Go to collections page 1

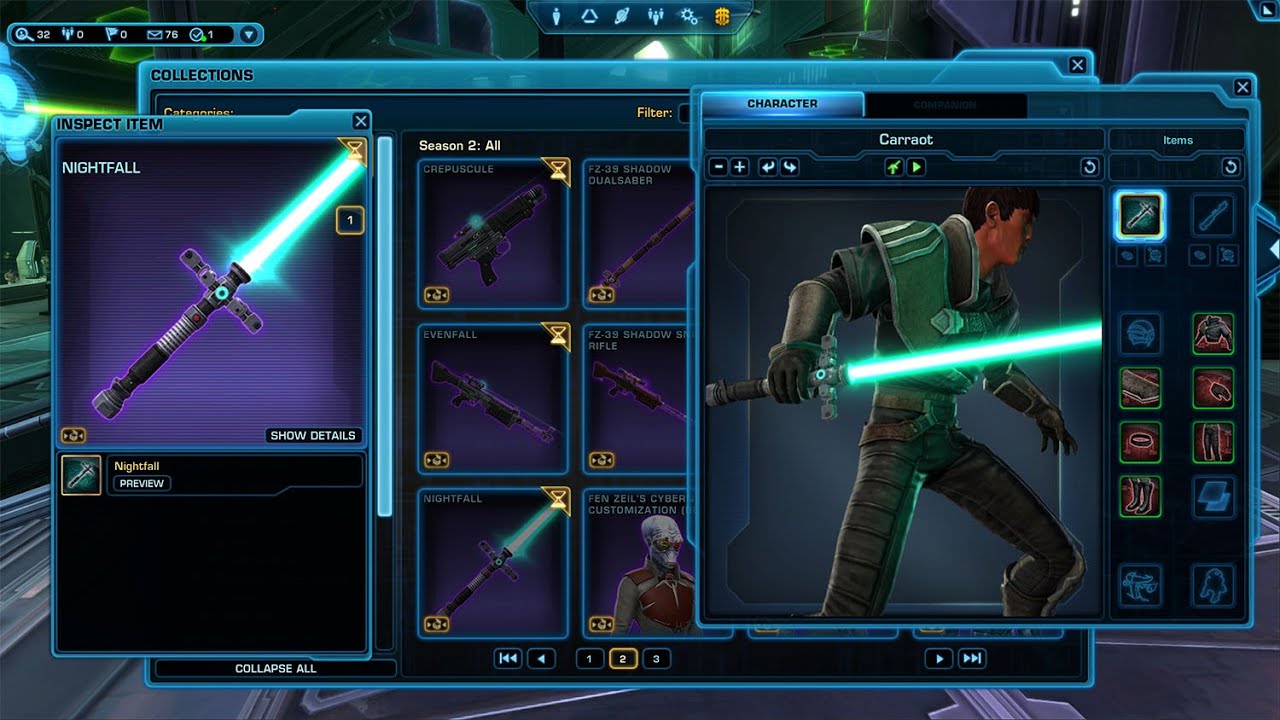(x=589, y=659)
